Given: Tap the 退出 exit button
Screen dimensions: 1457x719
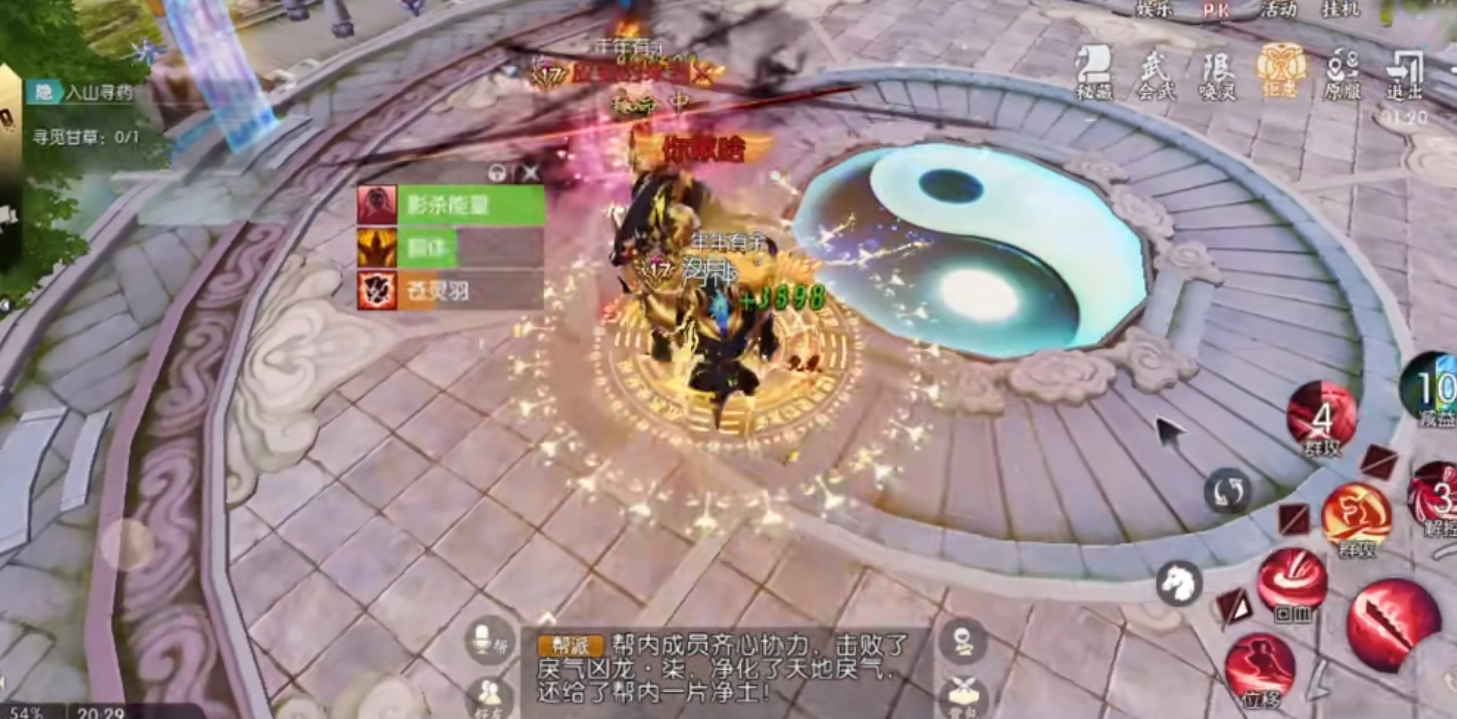Looking at the screenshot, I should pyautogui.click(x=1404, y=72).
